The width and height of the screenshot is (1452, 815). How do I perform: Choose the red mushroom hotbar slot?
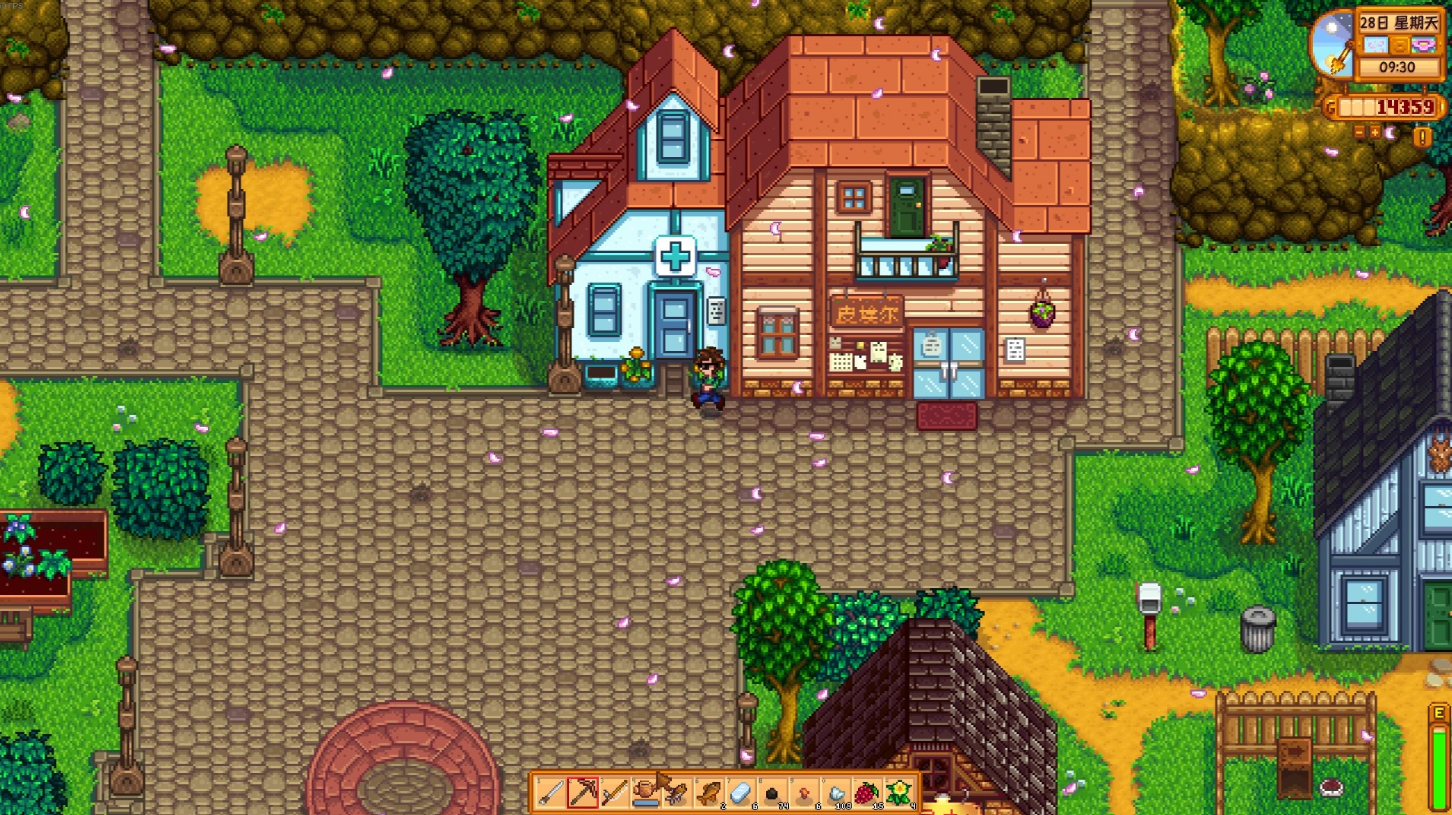(x=804, y=793)
